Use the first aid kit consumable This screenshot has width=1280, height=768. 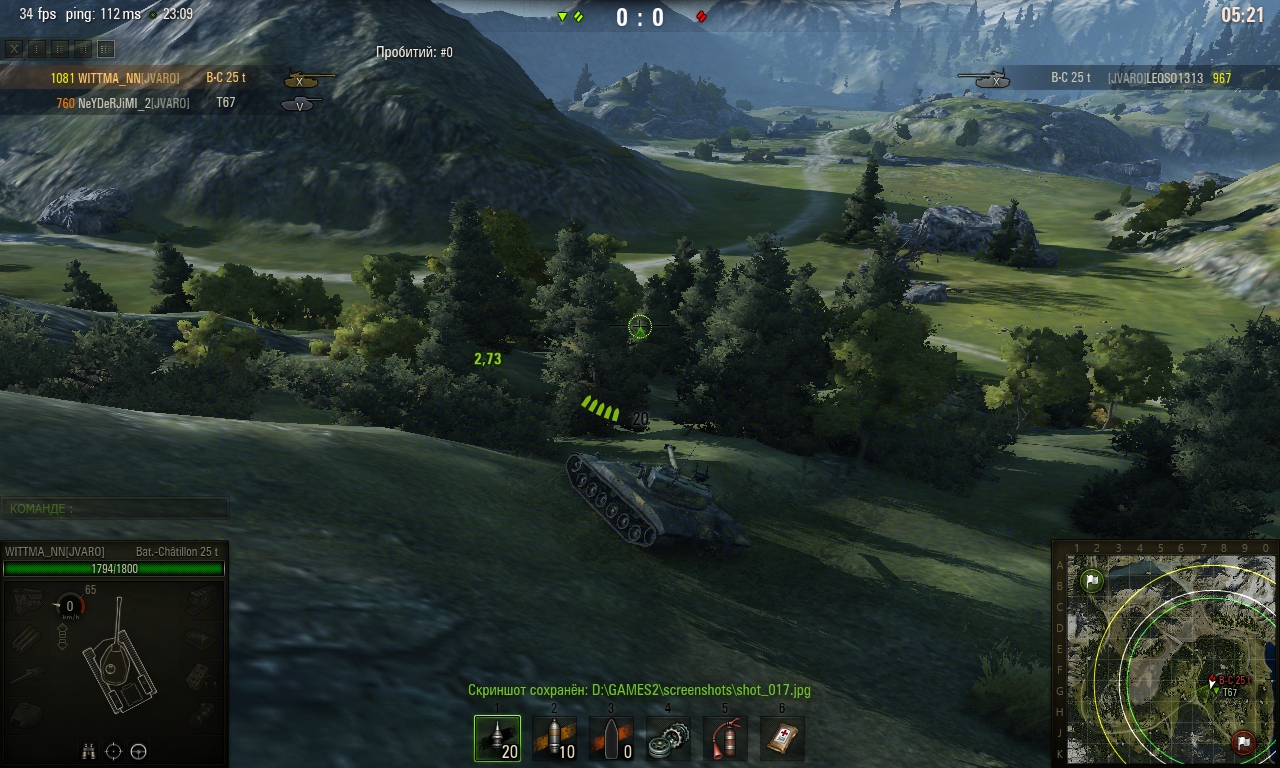(x=782, y=739)
